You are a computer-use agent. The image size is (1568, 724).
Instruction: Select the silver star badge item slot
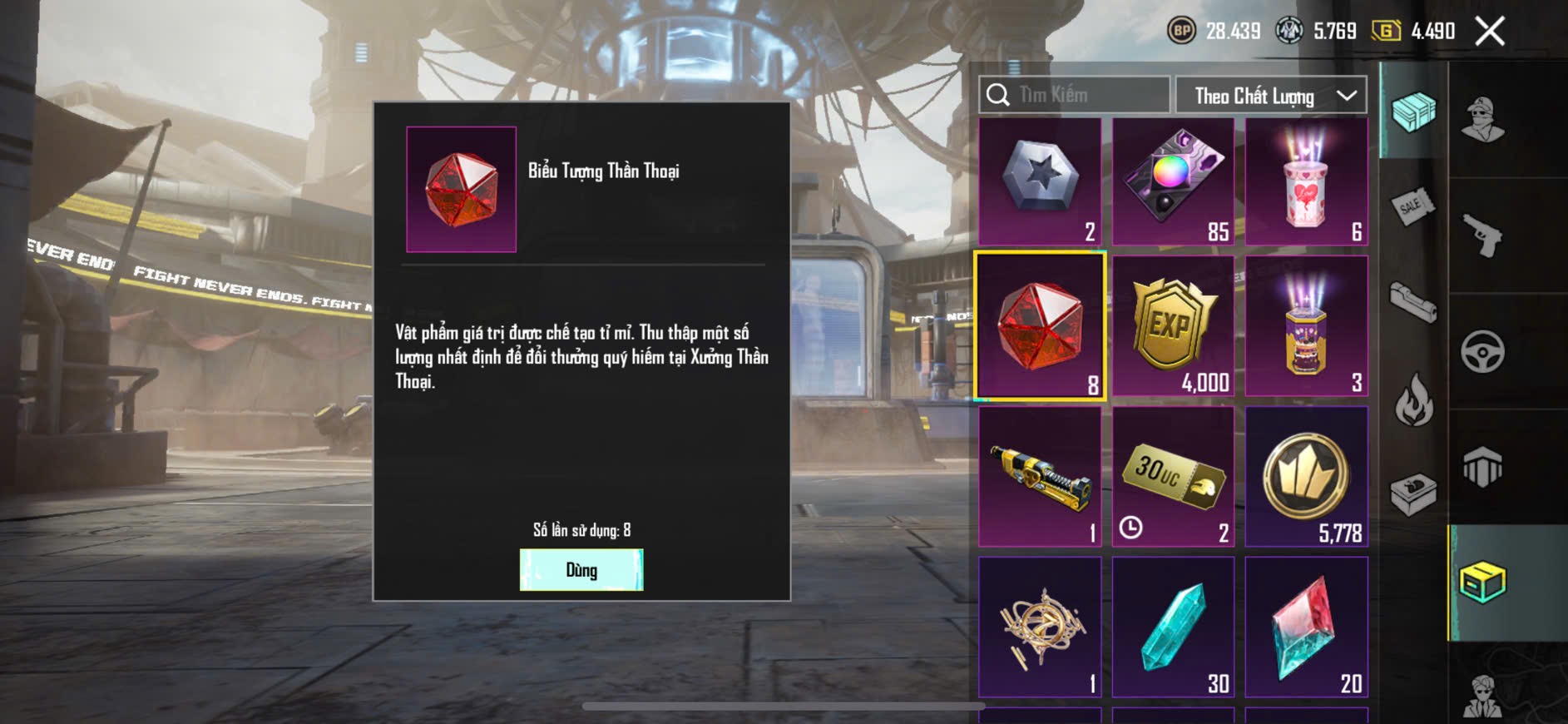pos(1040,181)
